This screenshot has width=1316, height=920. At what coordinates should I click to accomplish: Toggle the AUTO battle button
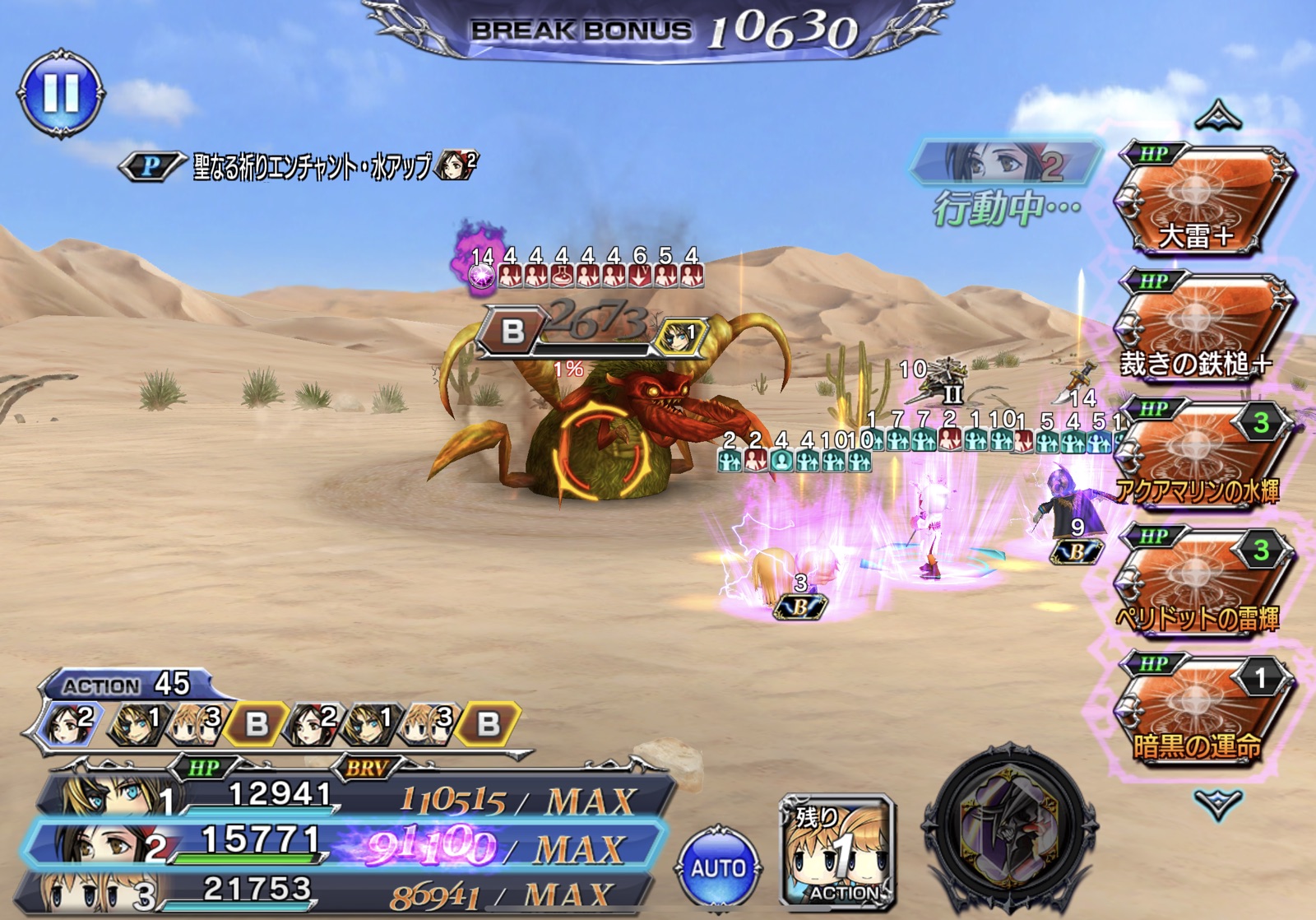718,868
